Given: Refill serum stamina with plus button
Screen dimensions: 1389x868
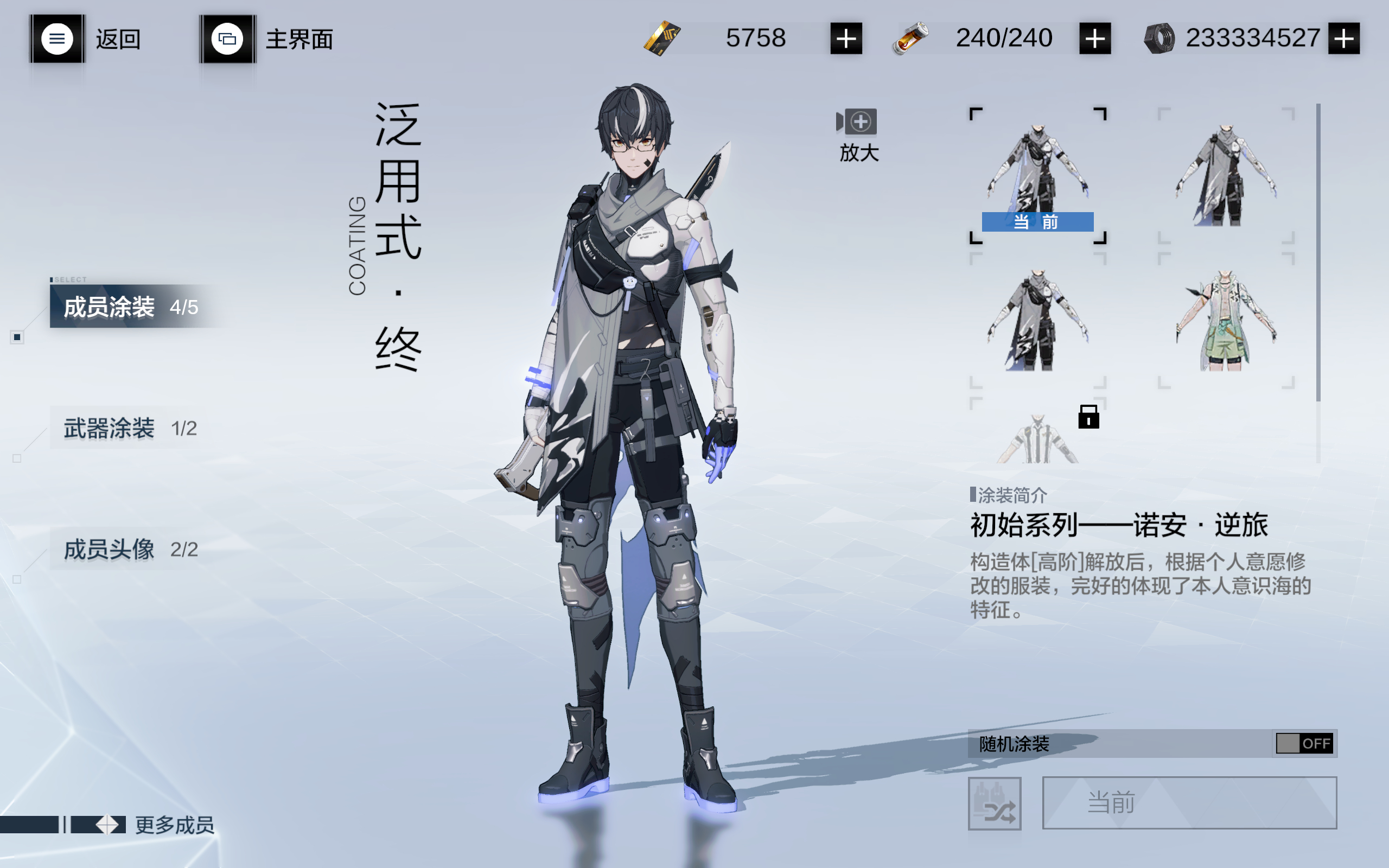Looking at the screenshot, I should pyautogui.click(x=1094, y=39).
